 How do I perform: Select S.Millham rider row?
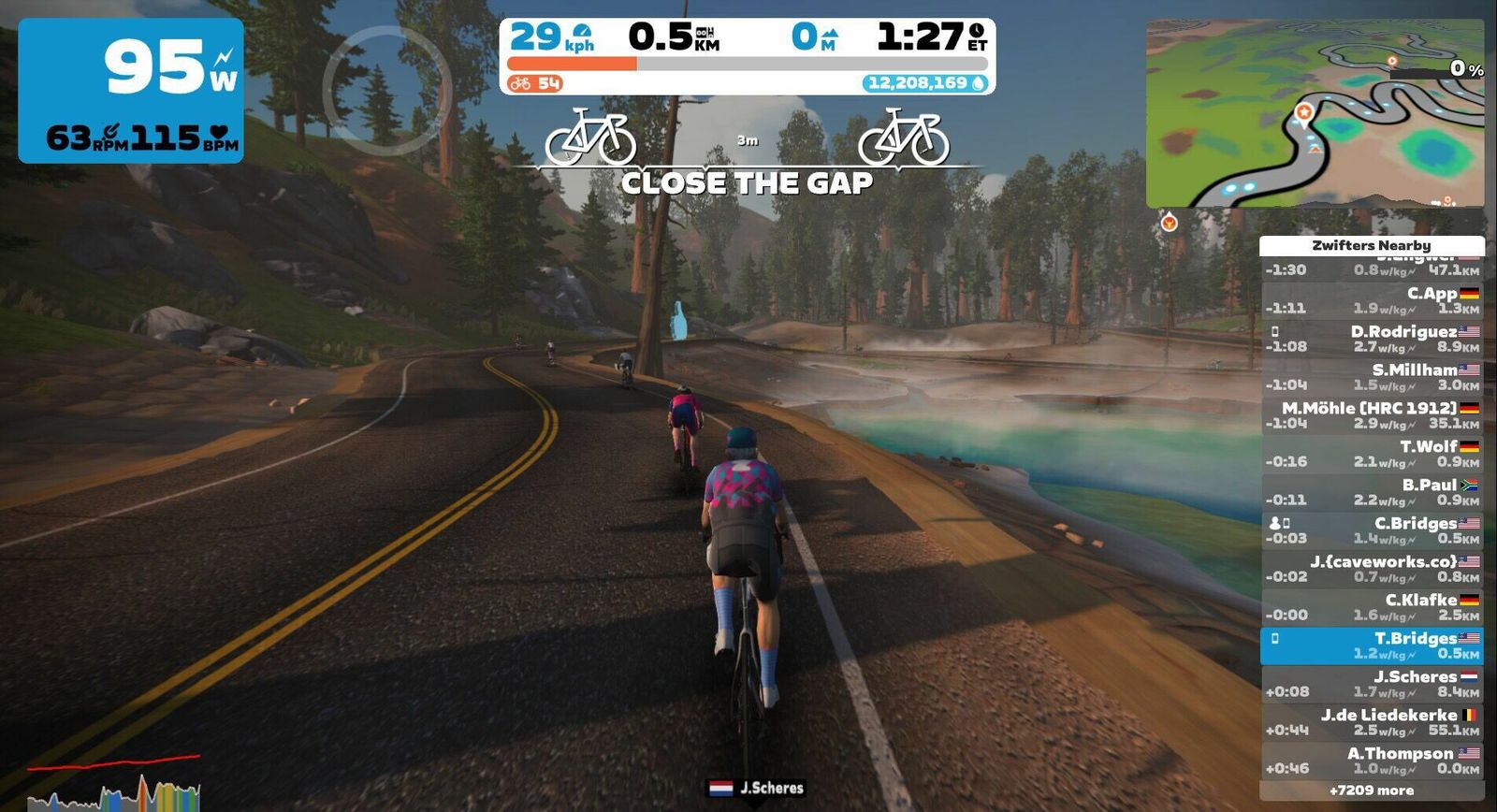1372,377
